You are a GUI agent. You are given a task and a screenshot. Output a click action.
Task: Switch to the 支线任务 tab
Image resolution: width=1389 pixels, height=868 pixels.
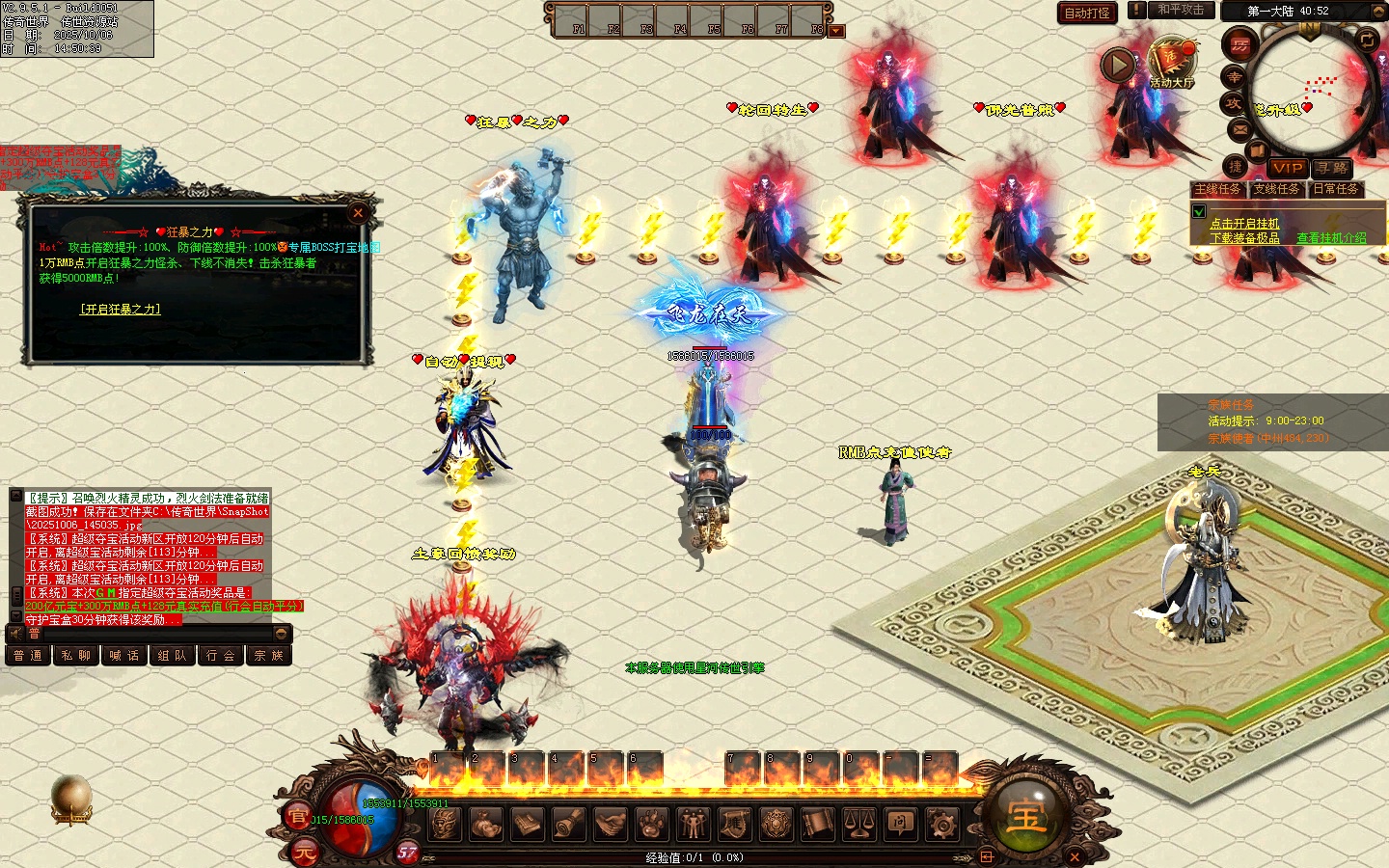(x=1276, y=189)
